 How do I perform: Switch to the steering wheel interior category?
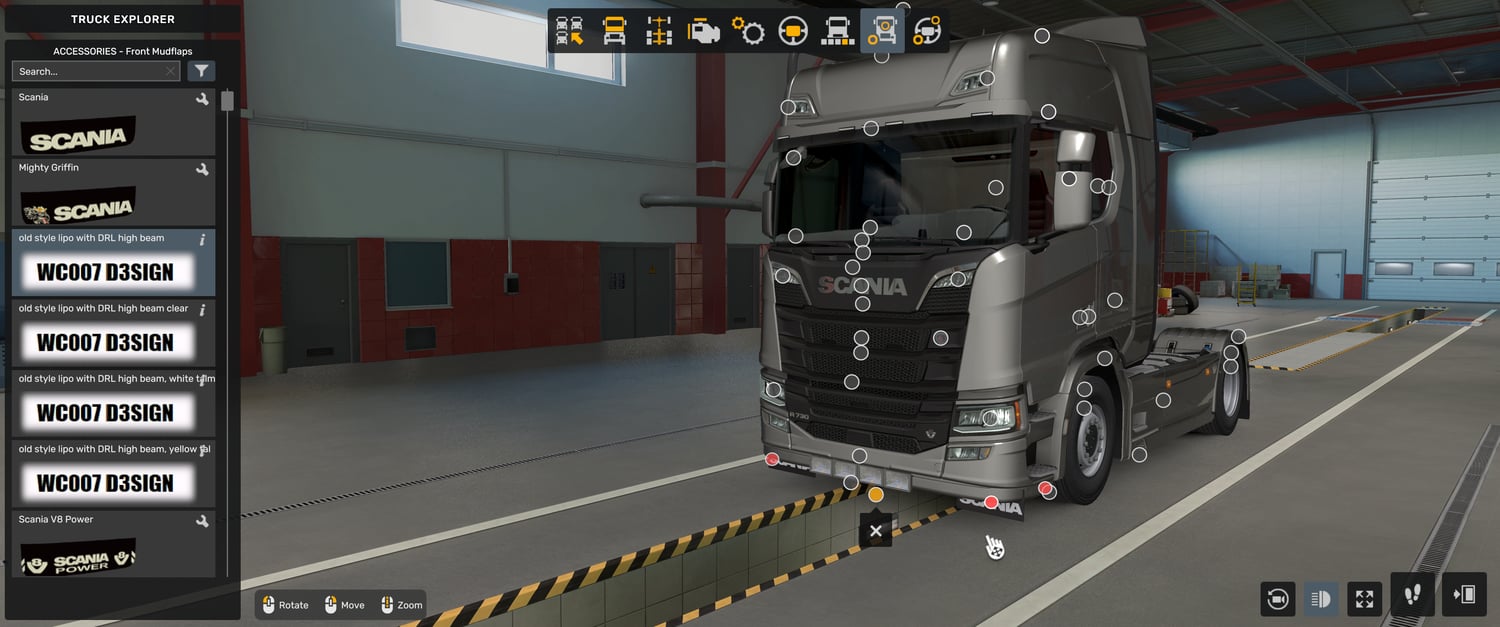point(793,31)
